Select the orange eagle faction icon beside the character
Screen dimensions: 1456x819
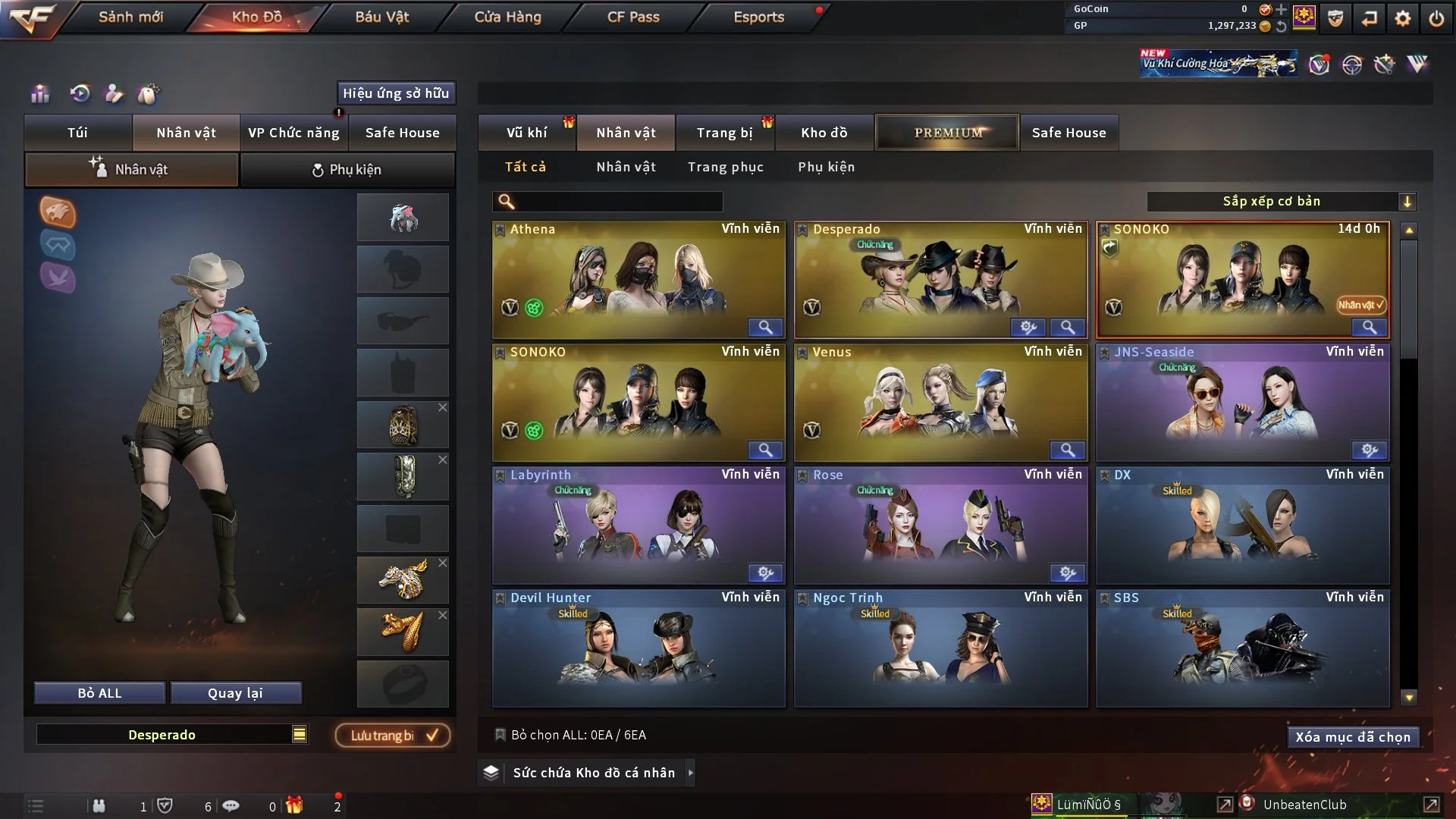click(58, 213)
